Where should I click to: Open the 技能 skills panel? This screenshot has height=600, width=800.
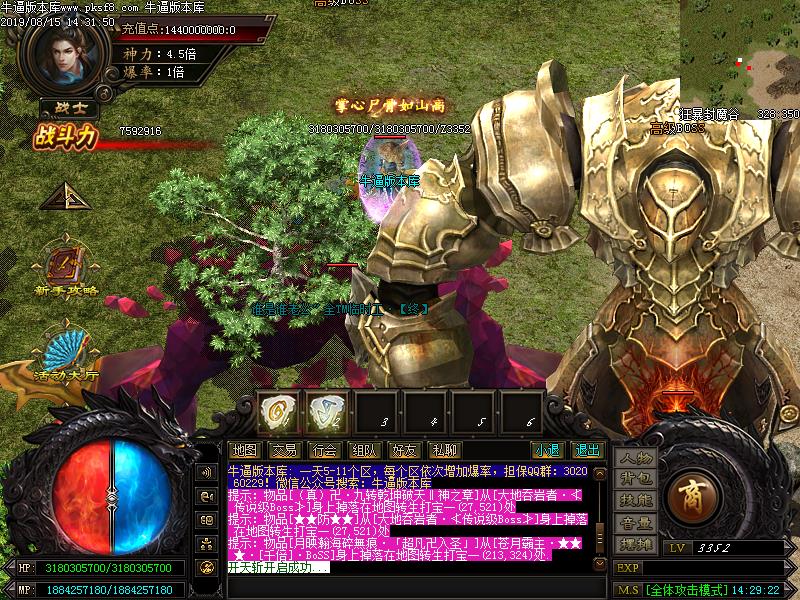click(635, 500)
